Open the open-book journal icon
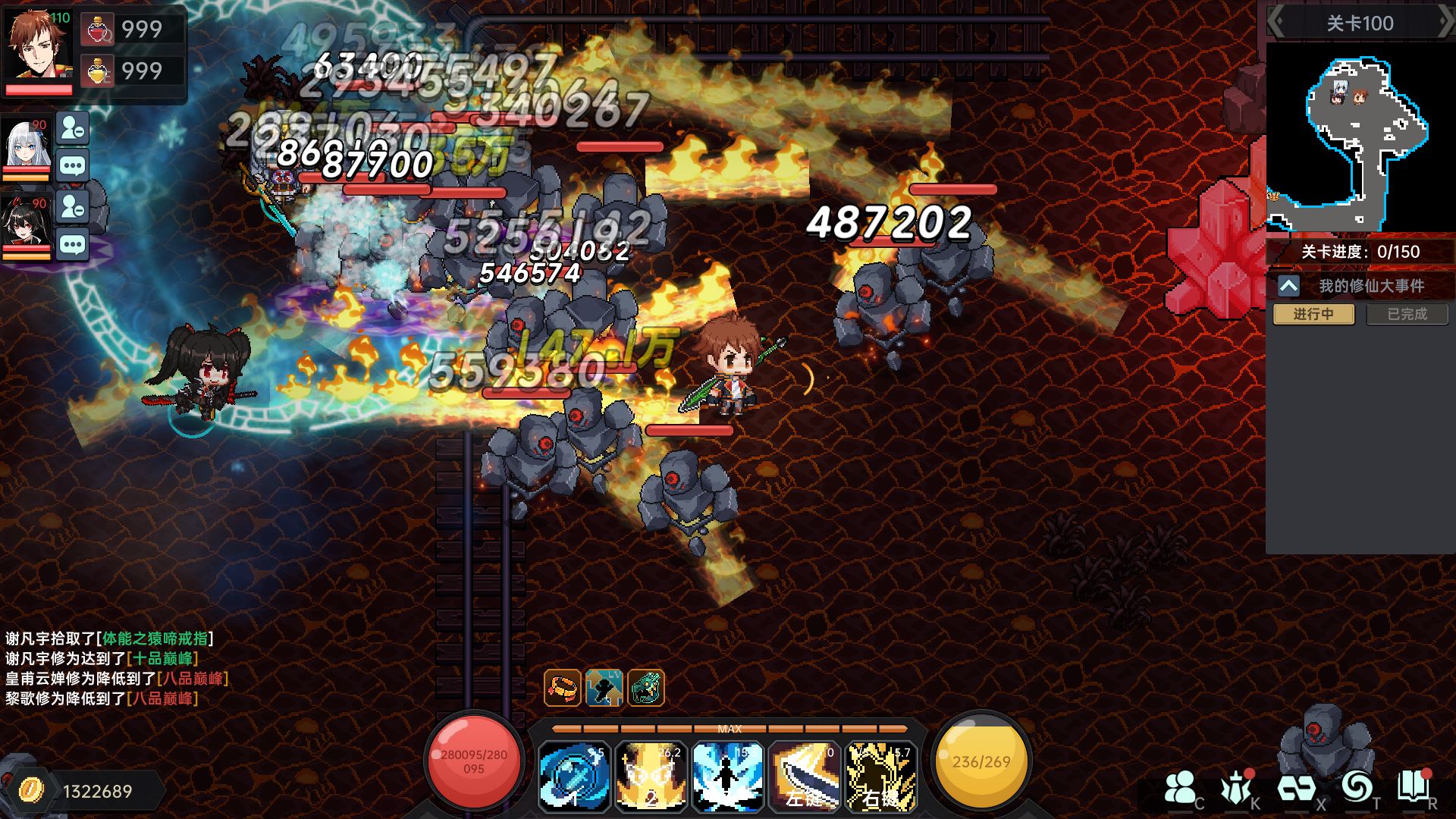The width and height of the screenshot is (1456, 819). pos(1412,787)
